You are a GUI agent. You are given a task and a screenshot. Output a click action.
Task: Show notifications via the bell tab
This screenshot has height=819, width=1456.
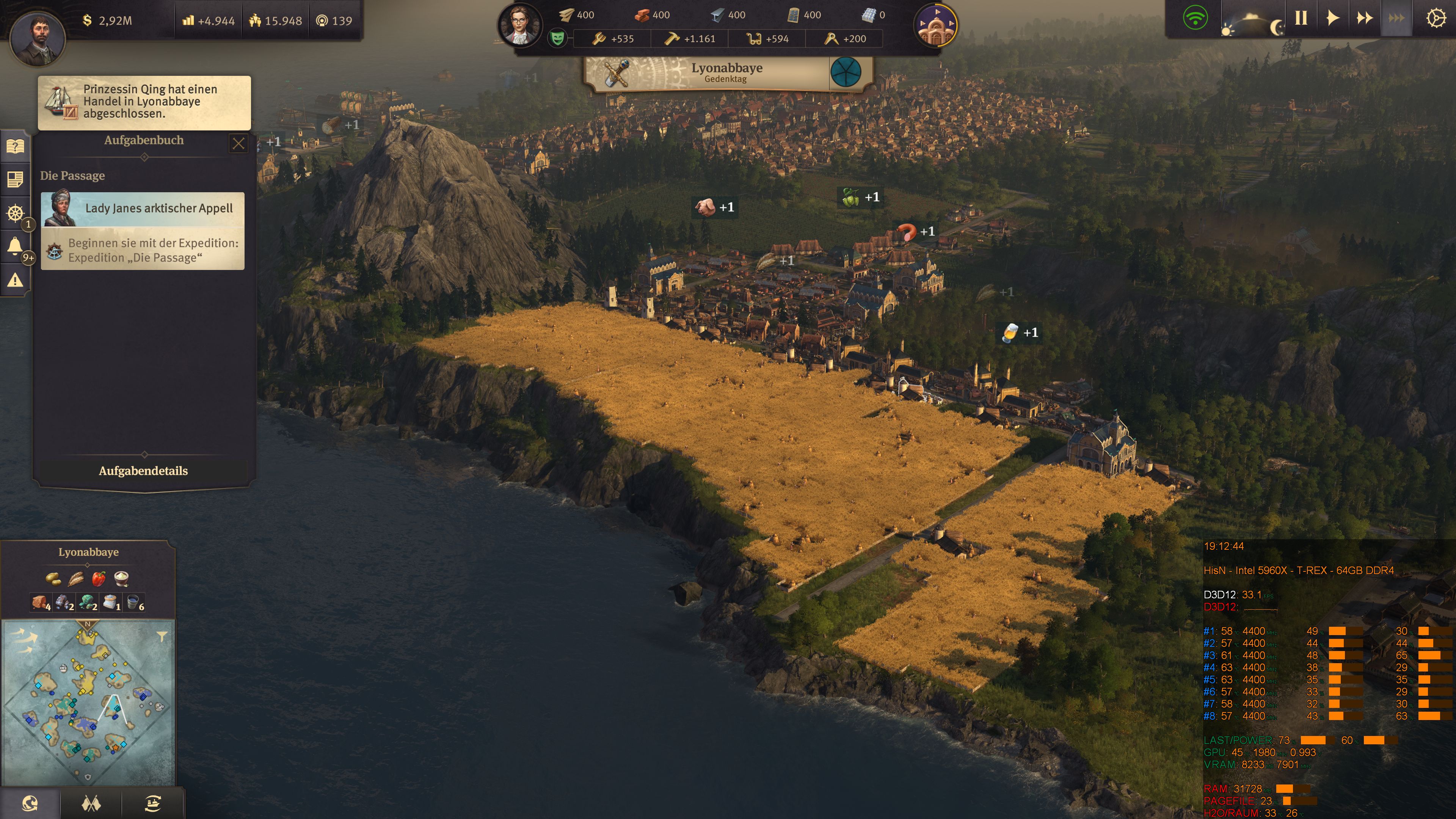coord(15,246)
